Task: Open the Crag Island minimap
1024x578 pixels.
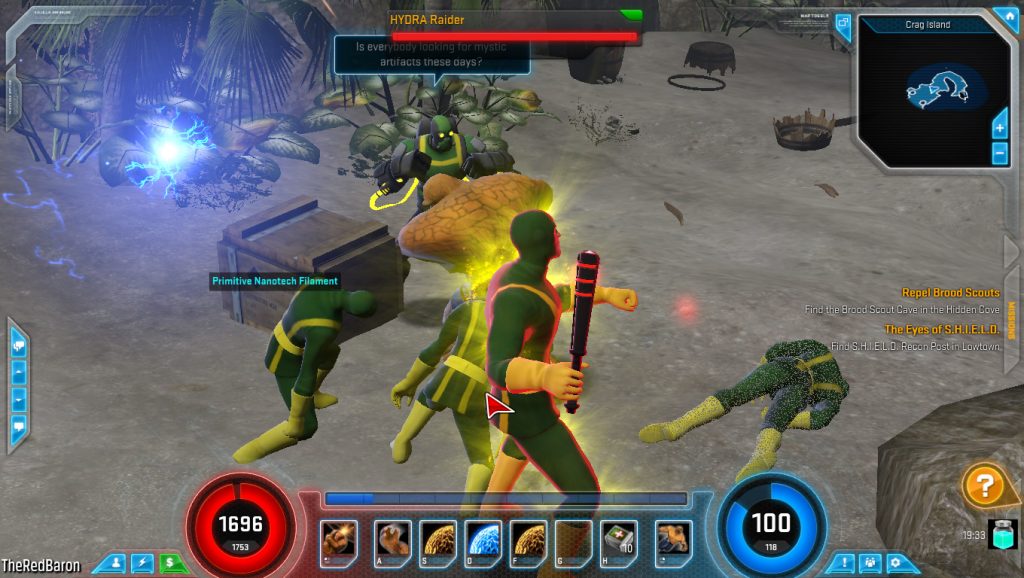Action: [932, 88]
